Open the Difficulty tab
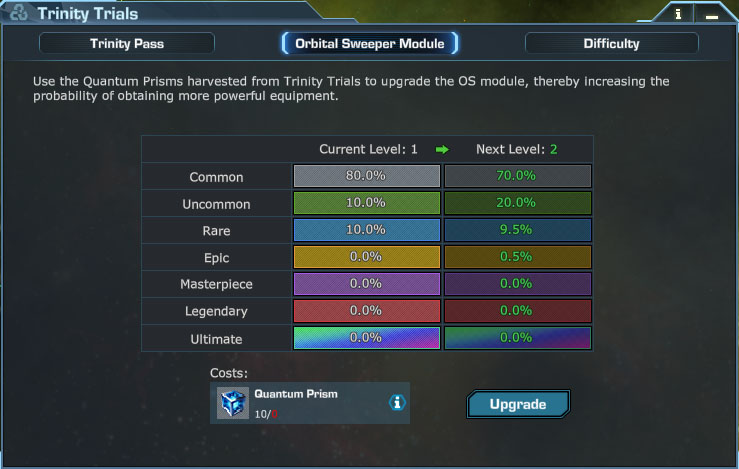 (611, 43)
